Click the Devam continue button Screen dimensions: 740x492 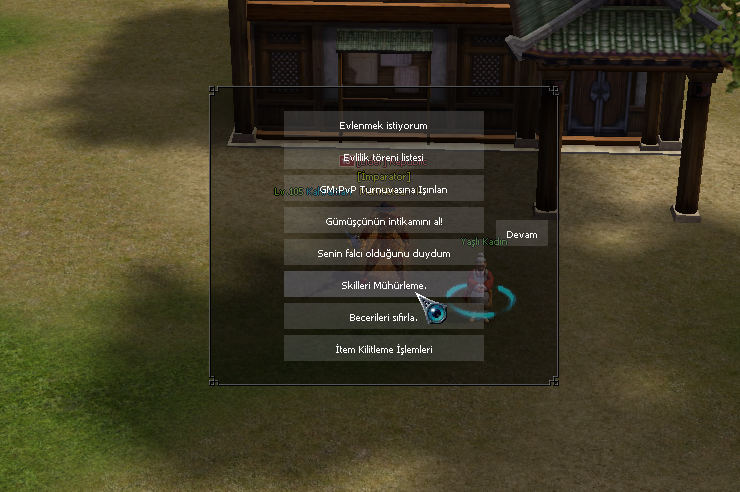pos(522,235)
